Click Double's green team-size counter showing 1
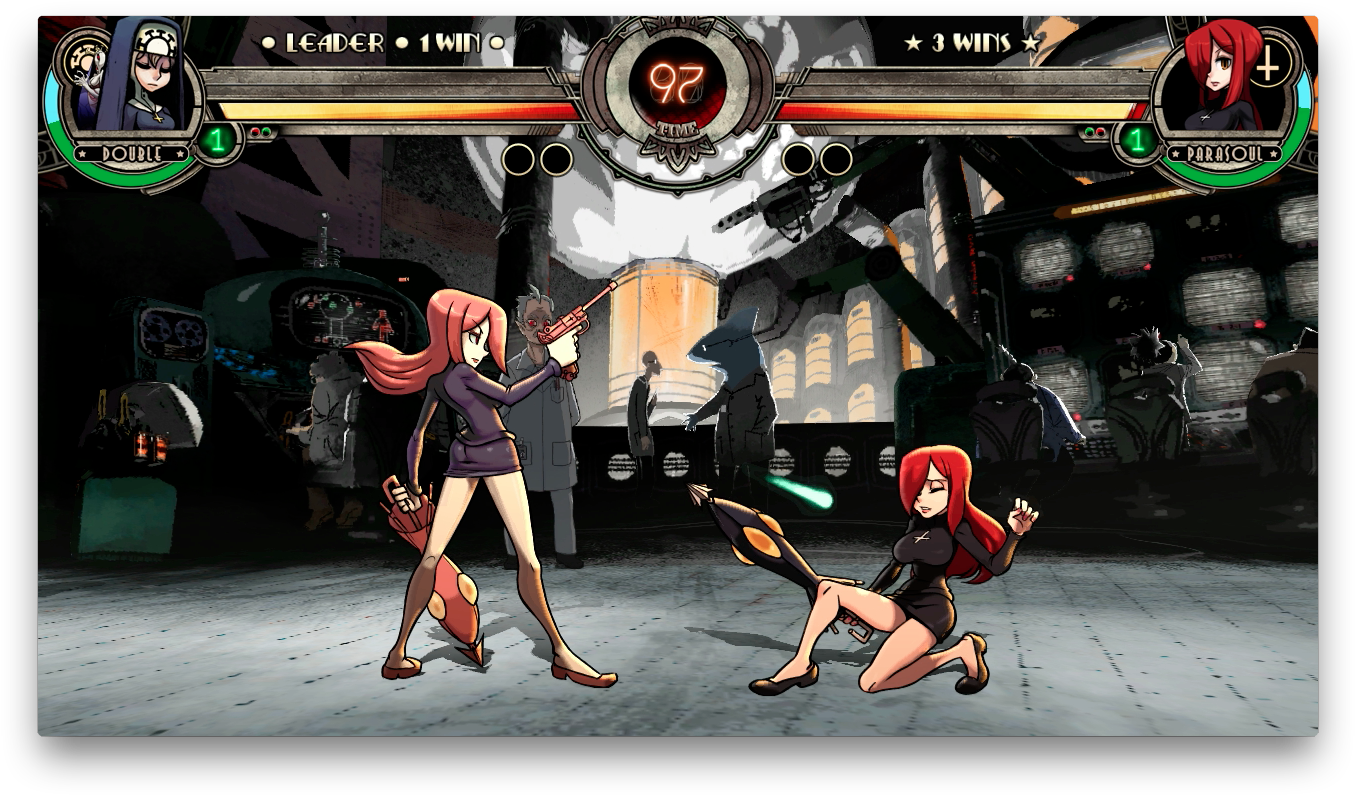The height and width of the screenshot is (795, 1355). (218, 140)
